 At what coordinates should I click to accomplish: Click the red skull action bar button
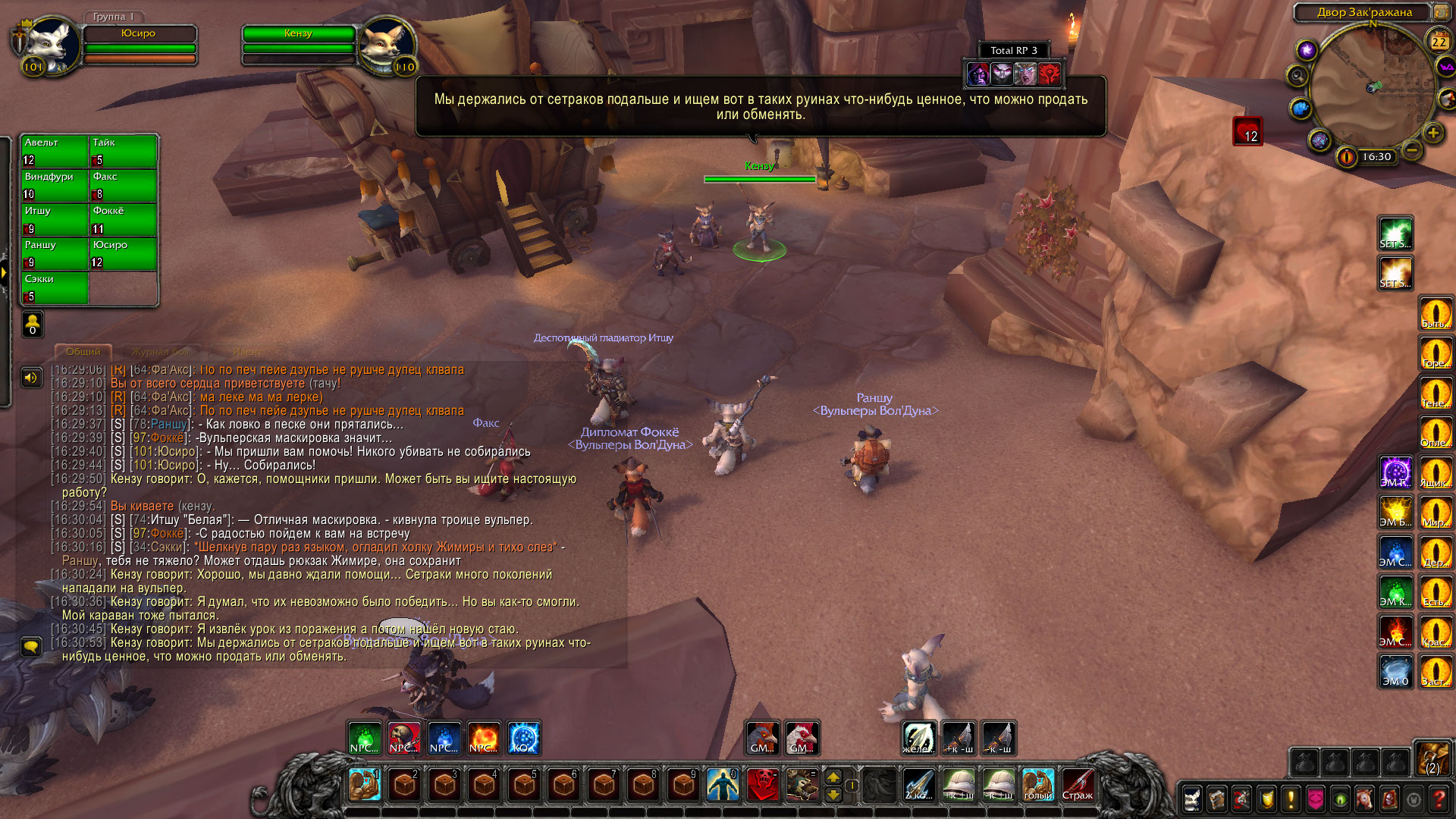pyautogui.click(x=762, y=785)
